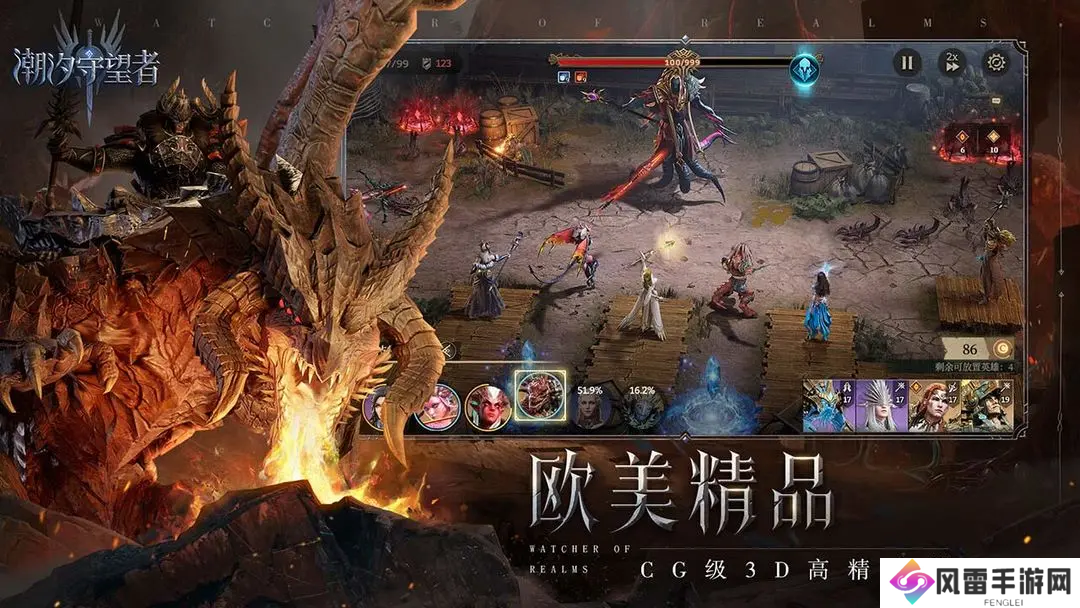1080x608 pixels.
Task: Select the red horned hero skill portrait
Action: pos(488,407)
